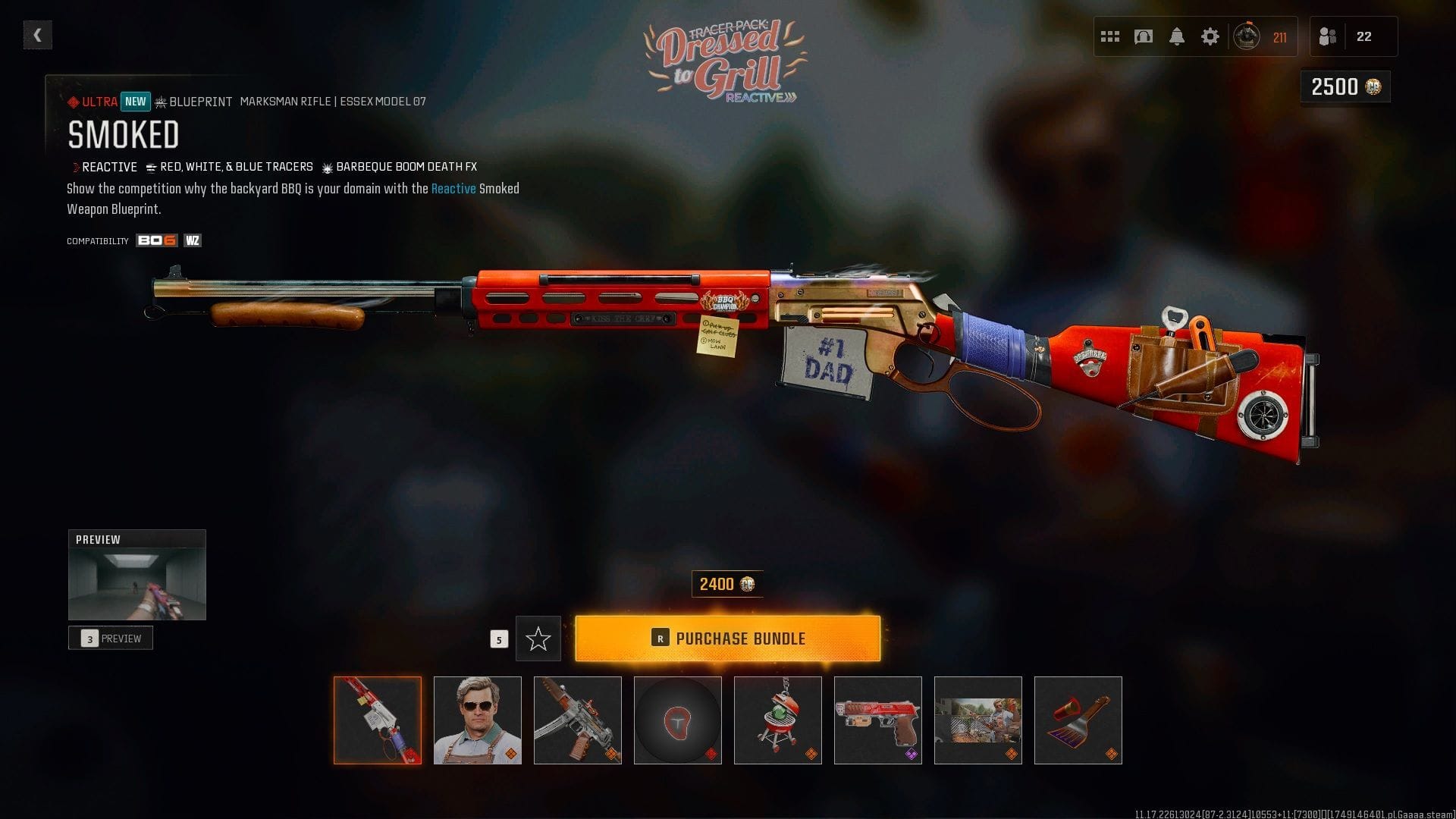Viewport: 1456px width, 819px height.
Task: Select the Smoked blueprint bundle item
Action: [x=378, y=720]
